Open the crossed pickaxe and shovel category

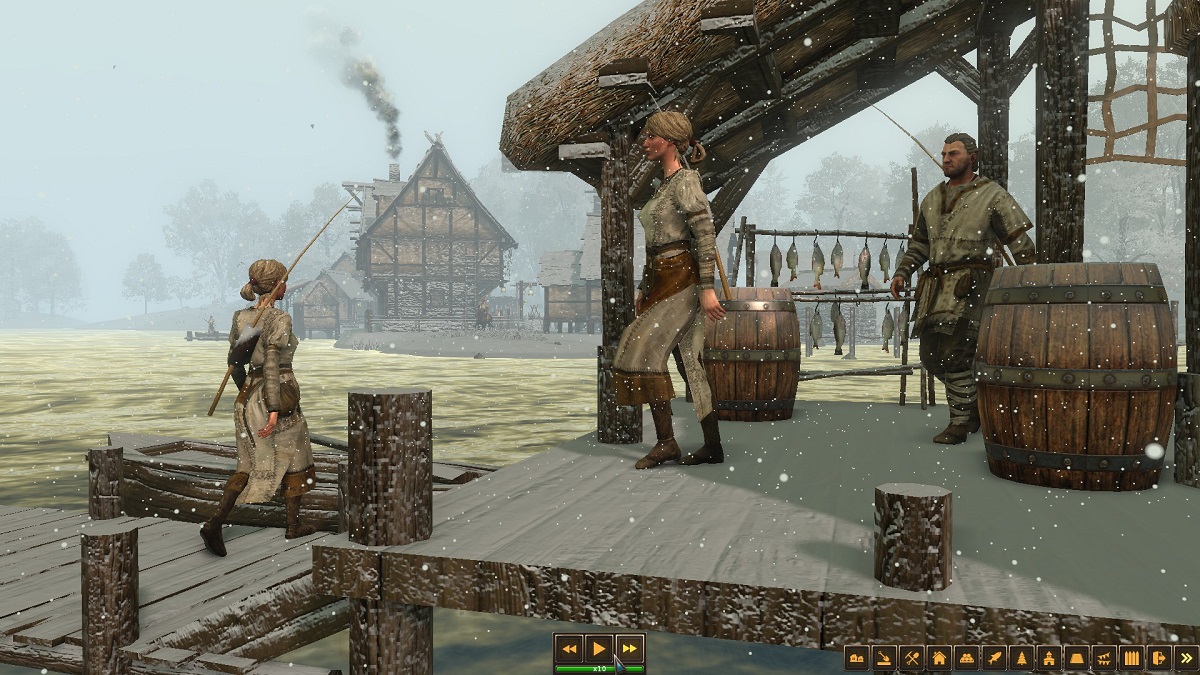tap(911, 657)
